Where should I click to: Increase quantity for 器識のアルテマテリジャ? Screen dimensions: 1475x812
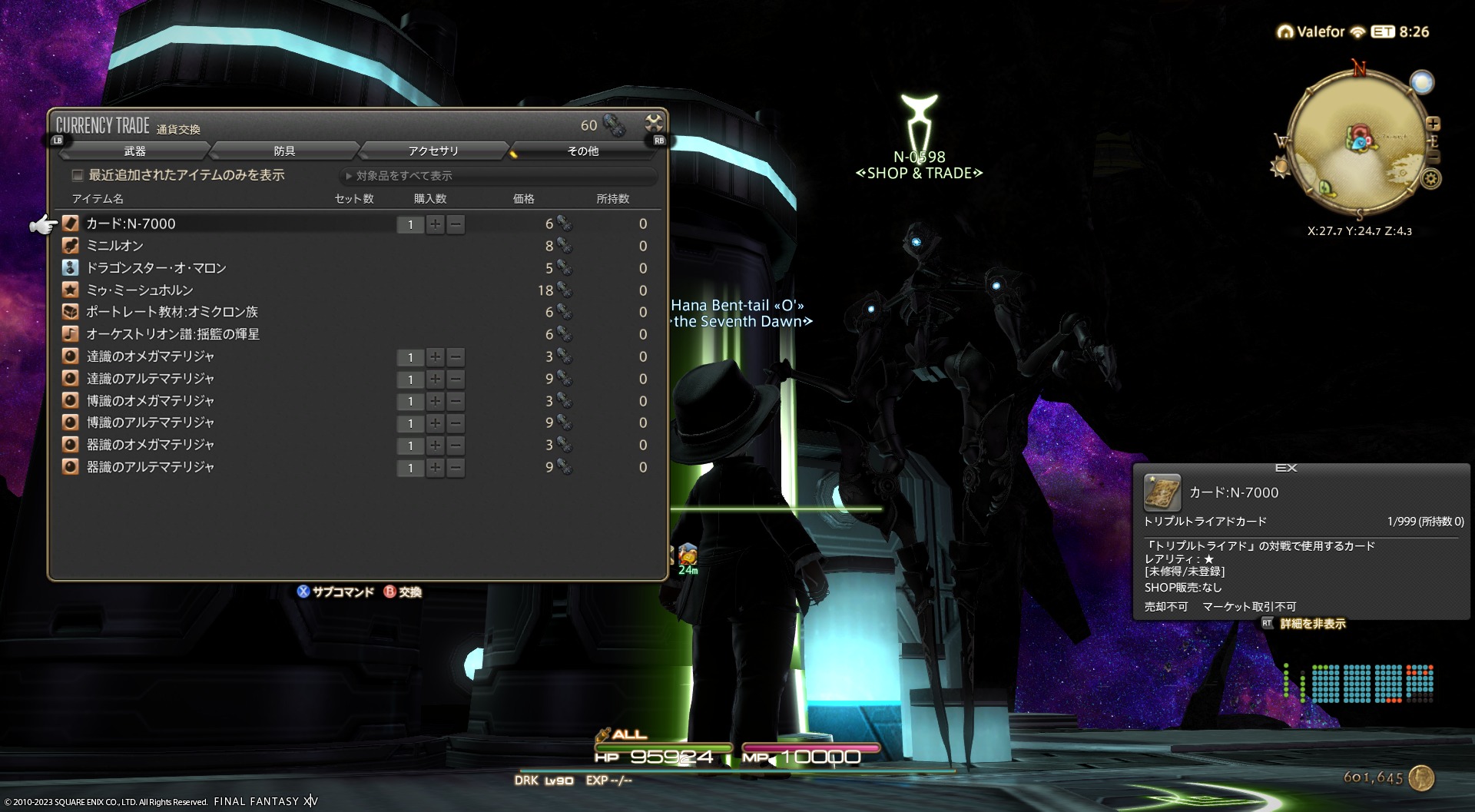click(436, 468)
